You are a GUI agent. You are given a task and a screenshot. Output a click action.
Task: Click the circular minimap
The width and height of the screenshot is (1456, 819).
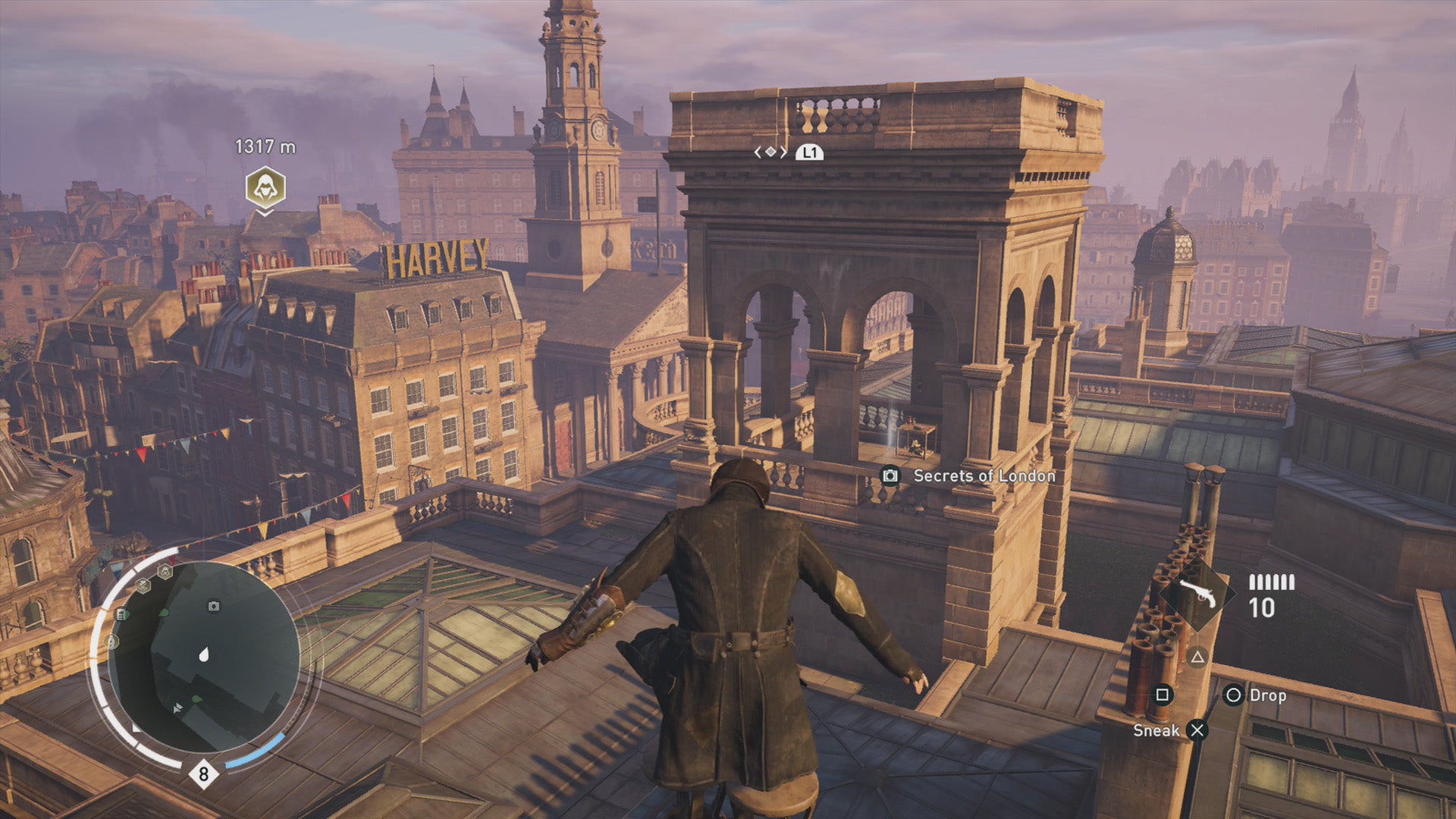click(x=203, y=657)
